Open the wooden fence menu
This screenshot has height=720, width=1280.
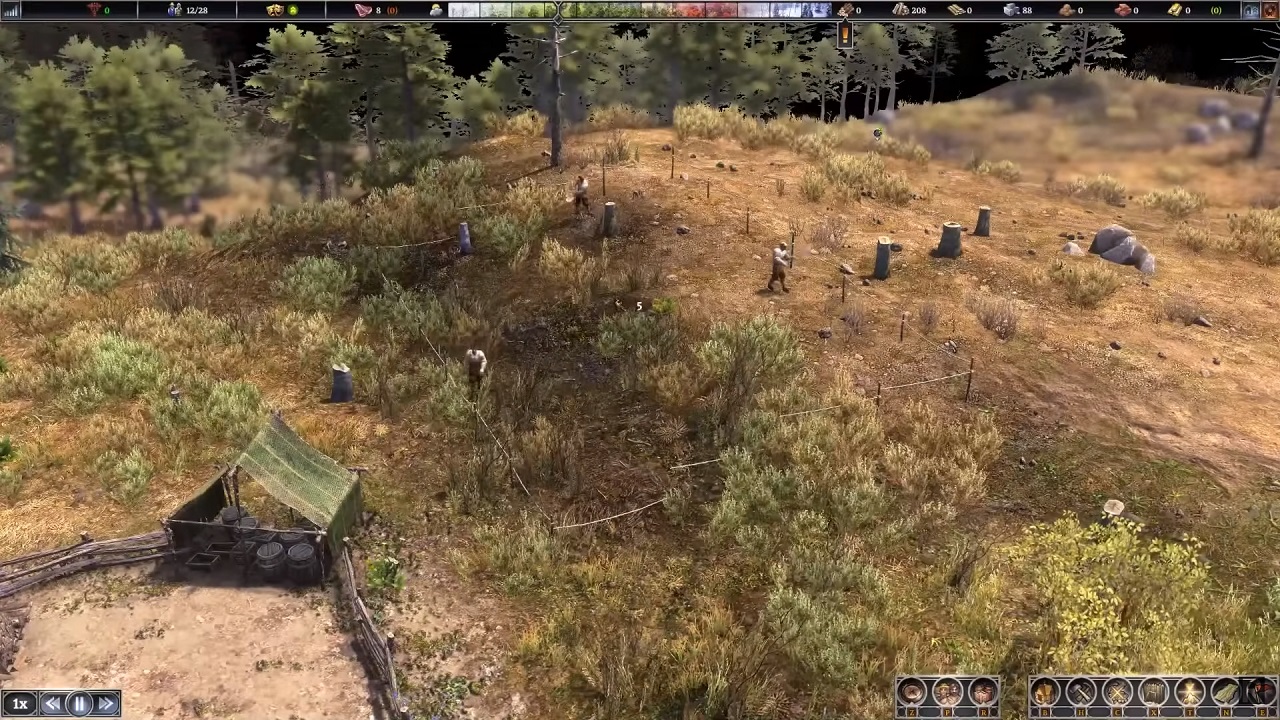click(1153, 692)
